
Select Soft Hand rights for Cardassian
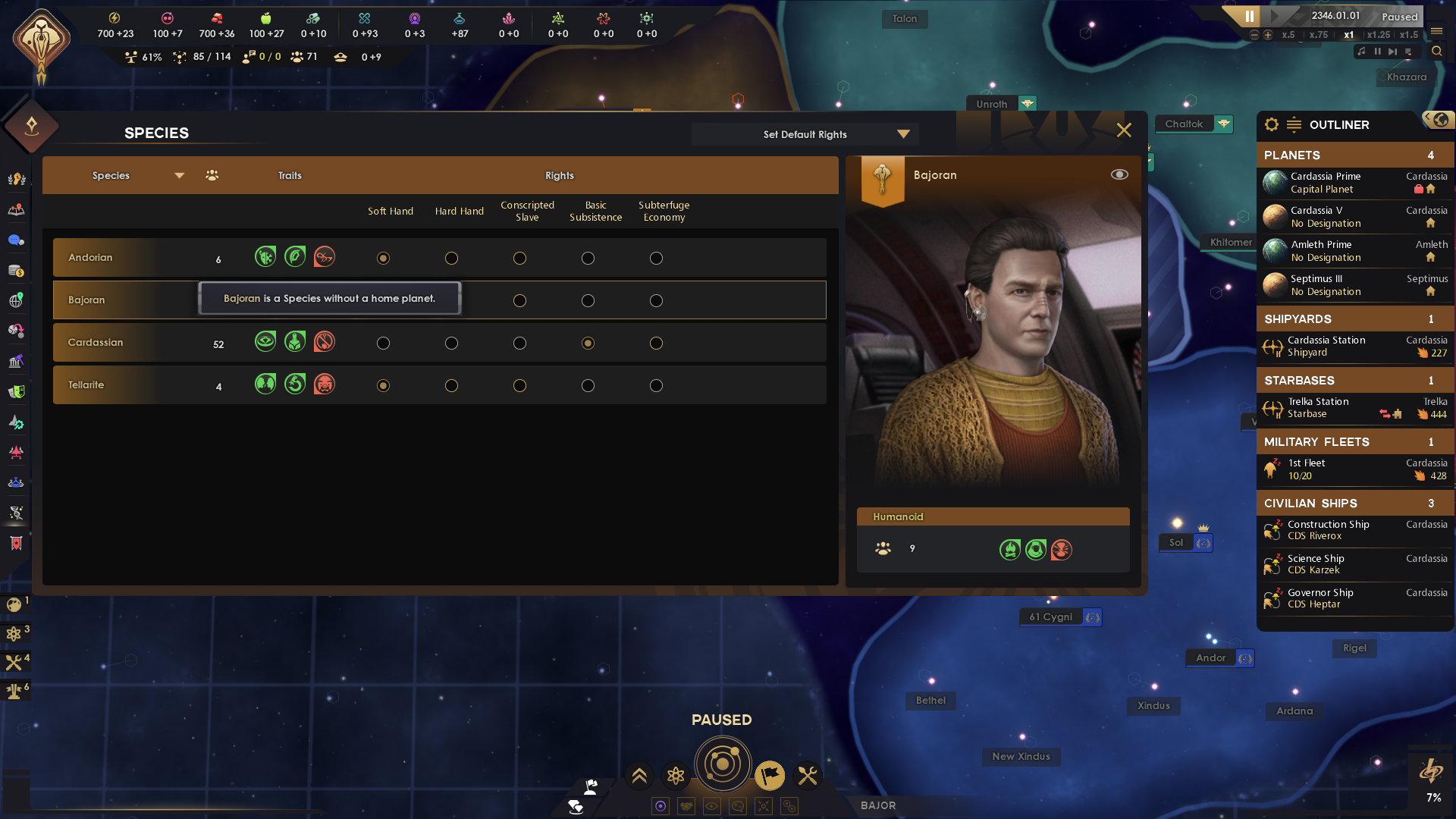click(383, 343)
